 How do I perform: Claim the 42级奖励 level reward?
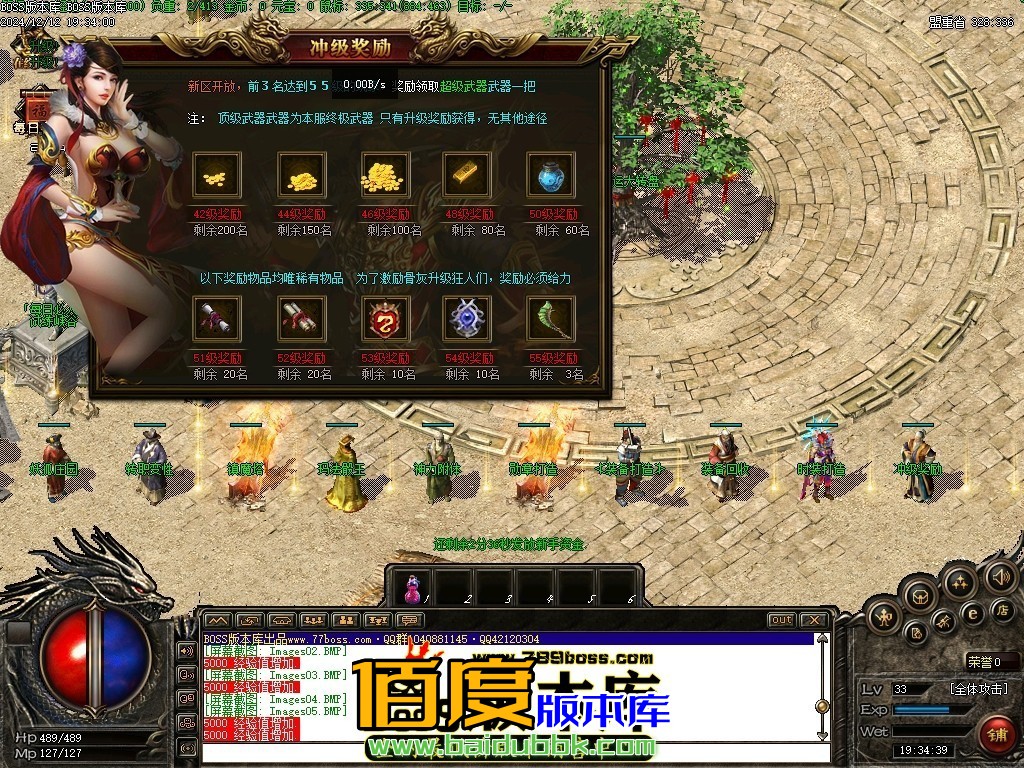click(x=217, y=177)
